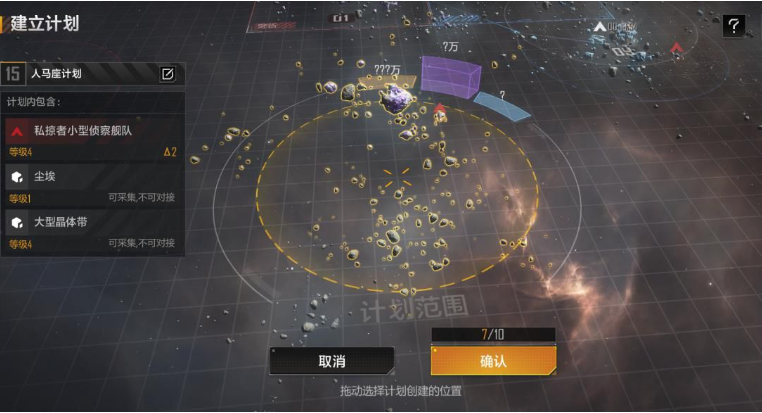Confirm the plan with 确认 button
Viewport: 762px width, 413px height.
493,361
